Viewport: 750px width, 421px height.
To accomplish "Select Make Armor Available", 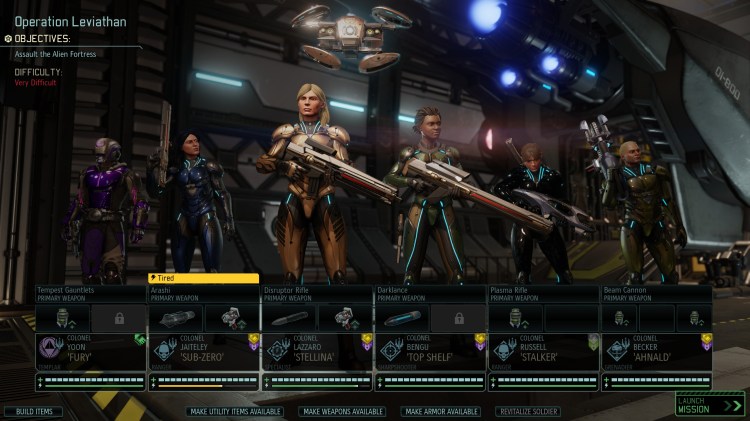I will click(442, 411).
